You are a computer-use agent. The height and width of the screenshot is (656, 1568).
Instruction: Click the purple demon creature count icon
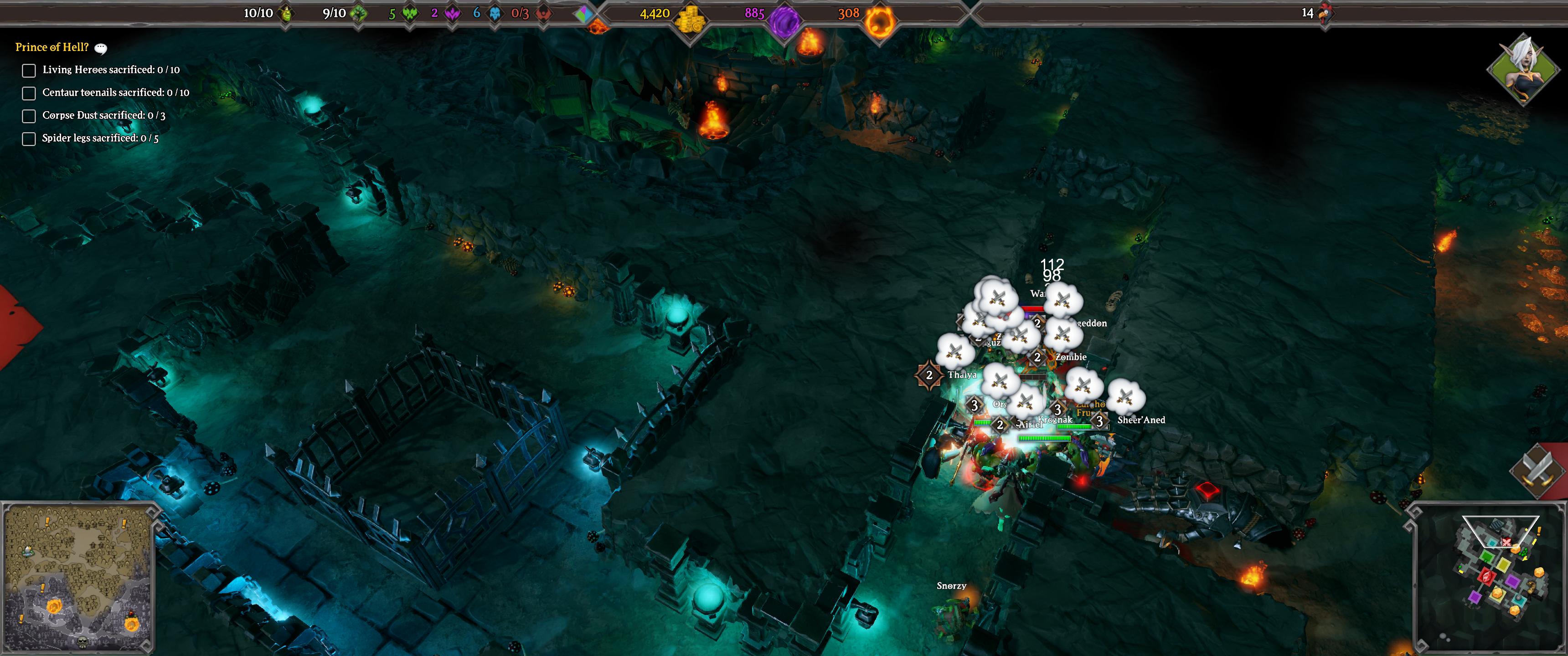pyautogui.click(x=452, y=13)
